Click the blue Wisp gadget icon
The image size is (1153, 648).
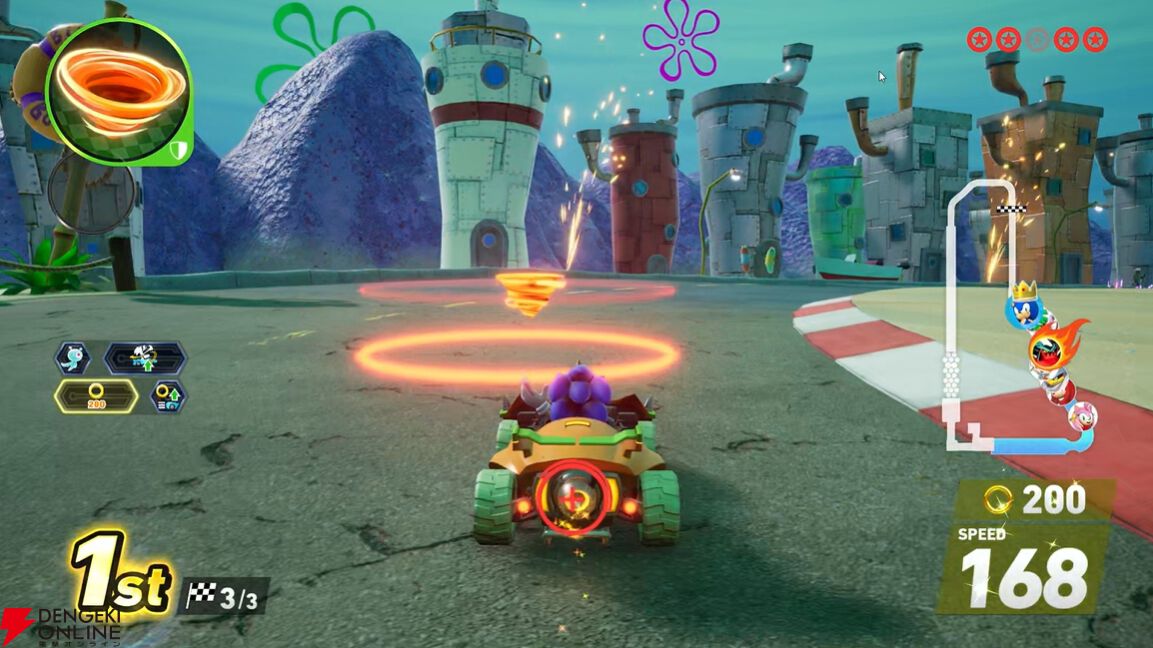click(74, 358)
